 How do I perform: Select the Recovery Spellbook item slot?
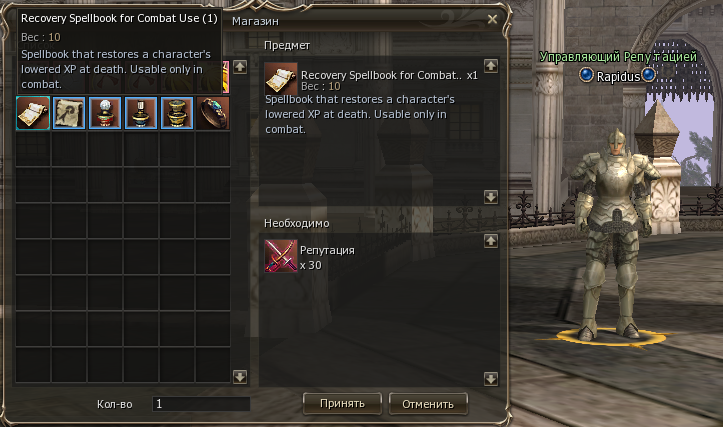(33, 113)
